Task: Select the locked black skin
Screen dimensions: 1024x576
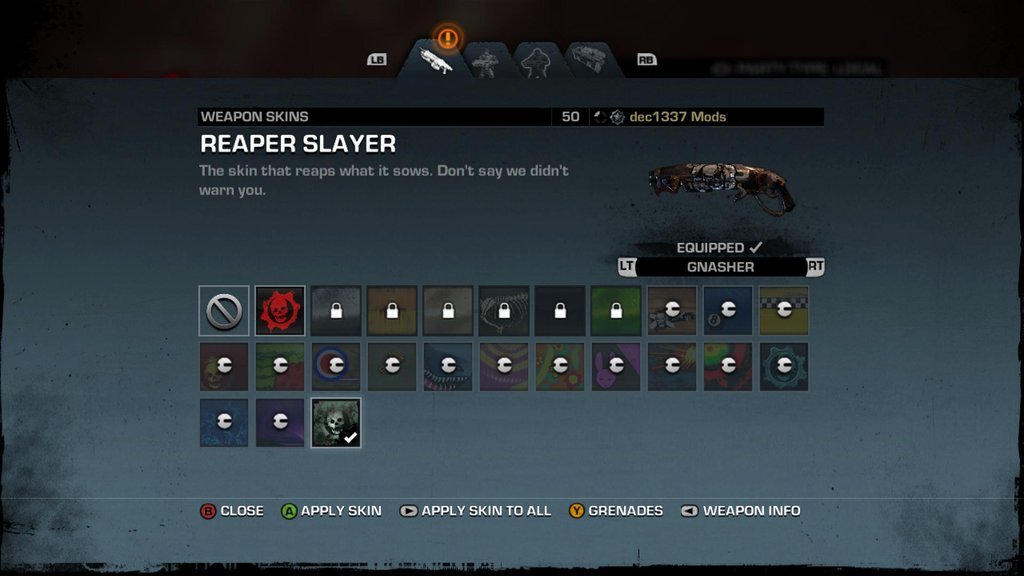Action: 559,311
